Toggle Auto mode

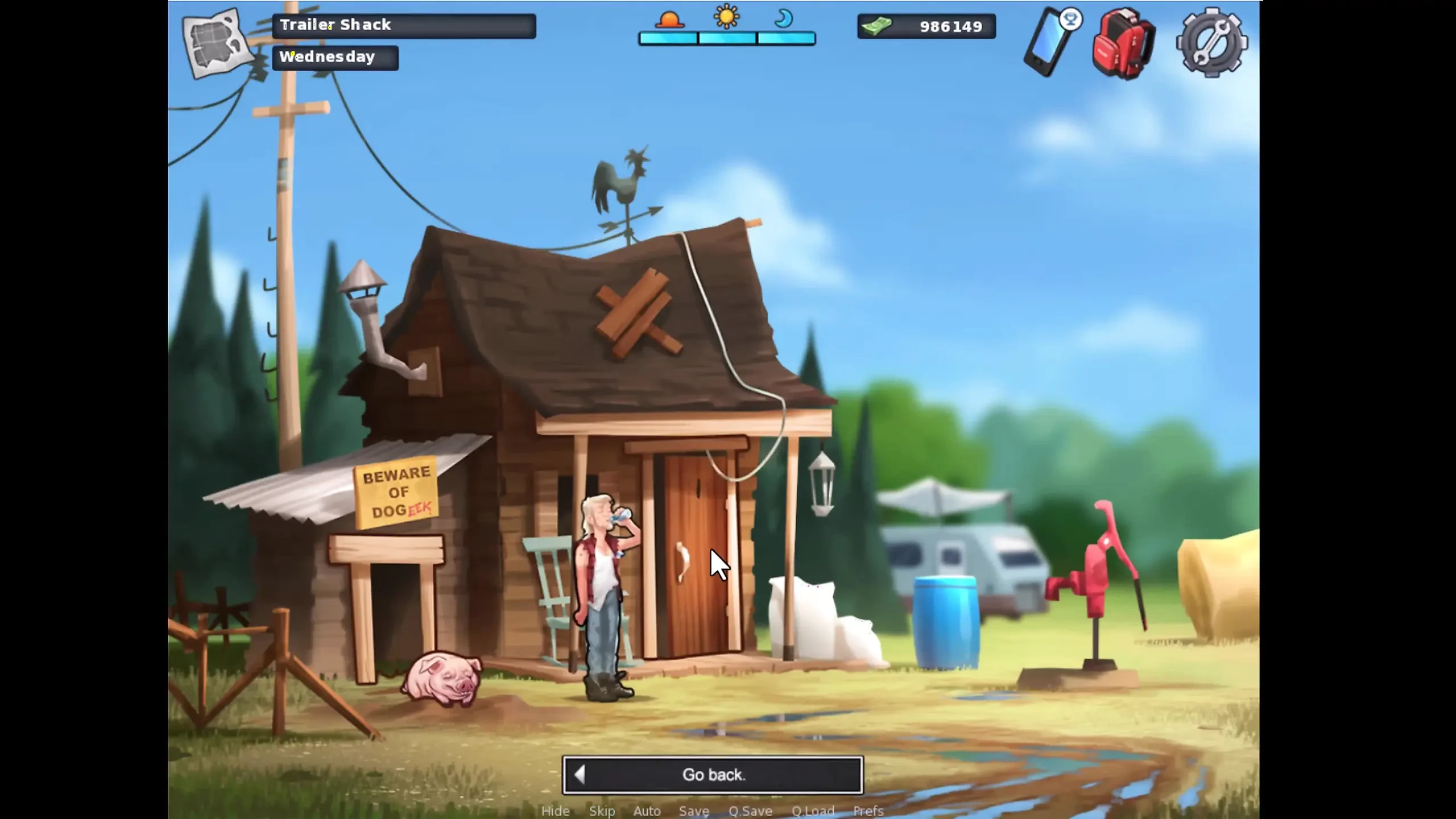pos(647,811)
